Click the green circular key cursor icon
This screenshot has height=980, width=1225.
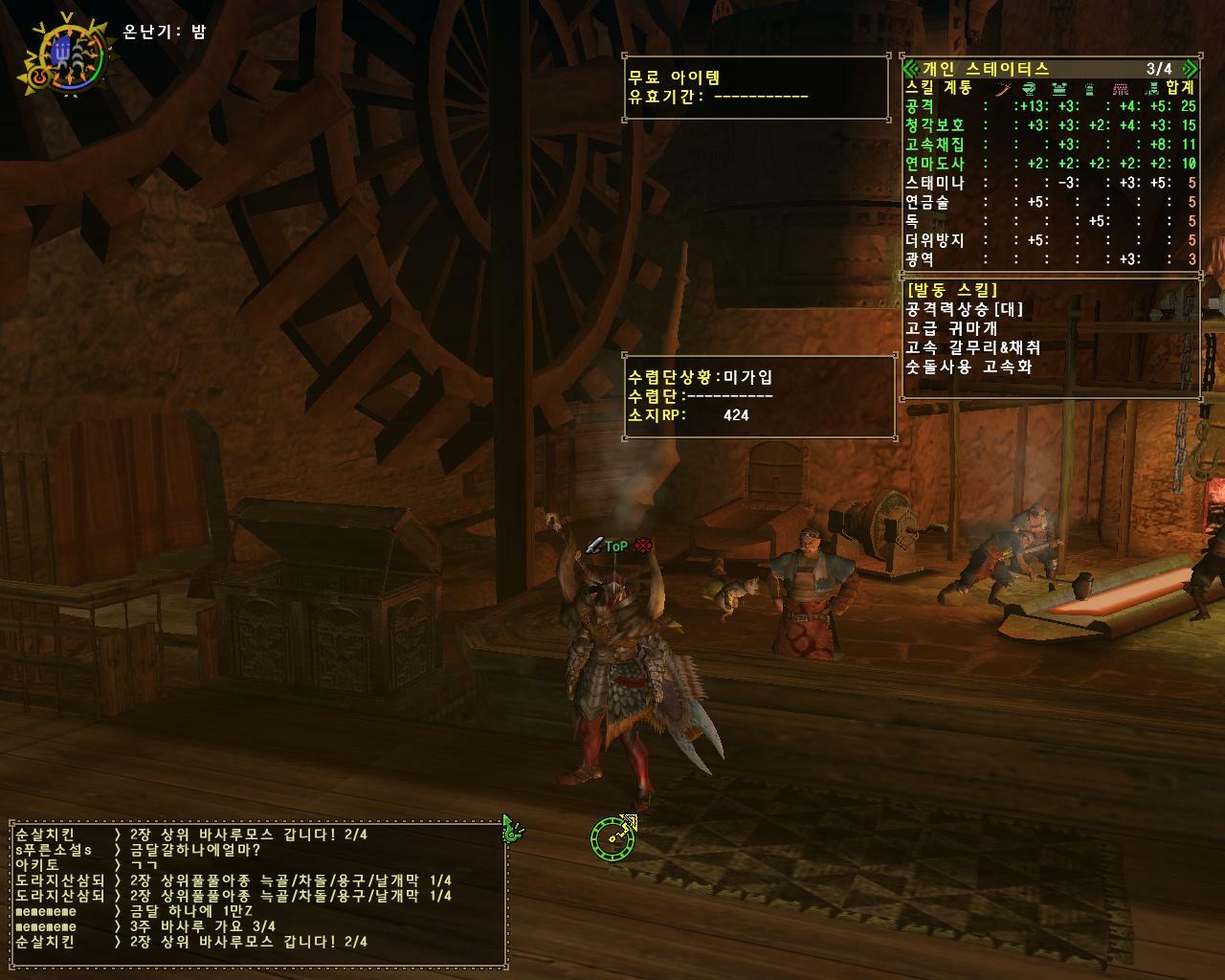612,837
